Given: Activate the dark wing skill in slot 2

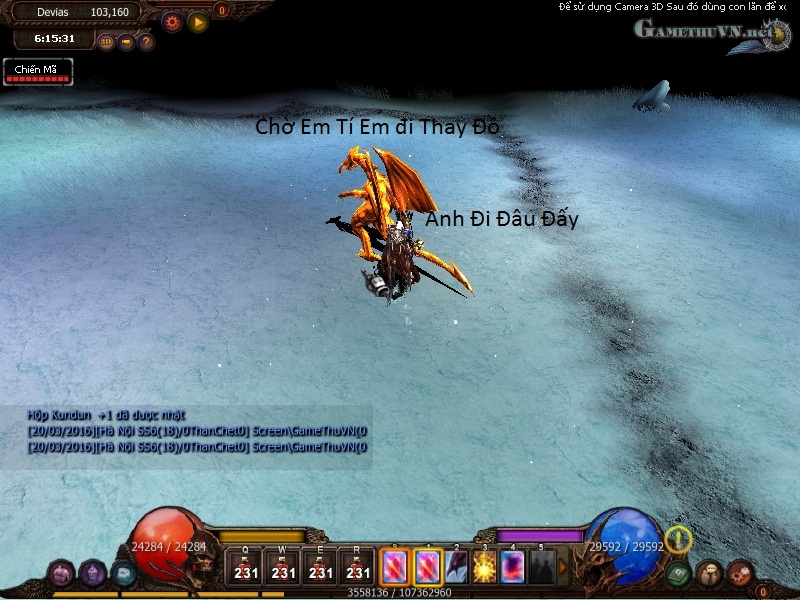Looking at the screenshot, I should coord(456,567).
